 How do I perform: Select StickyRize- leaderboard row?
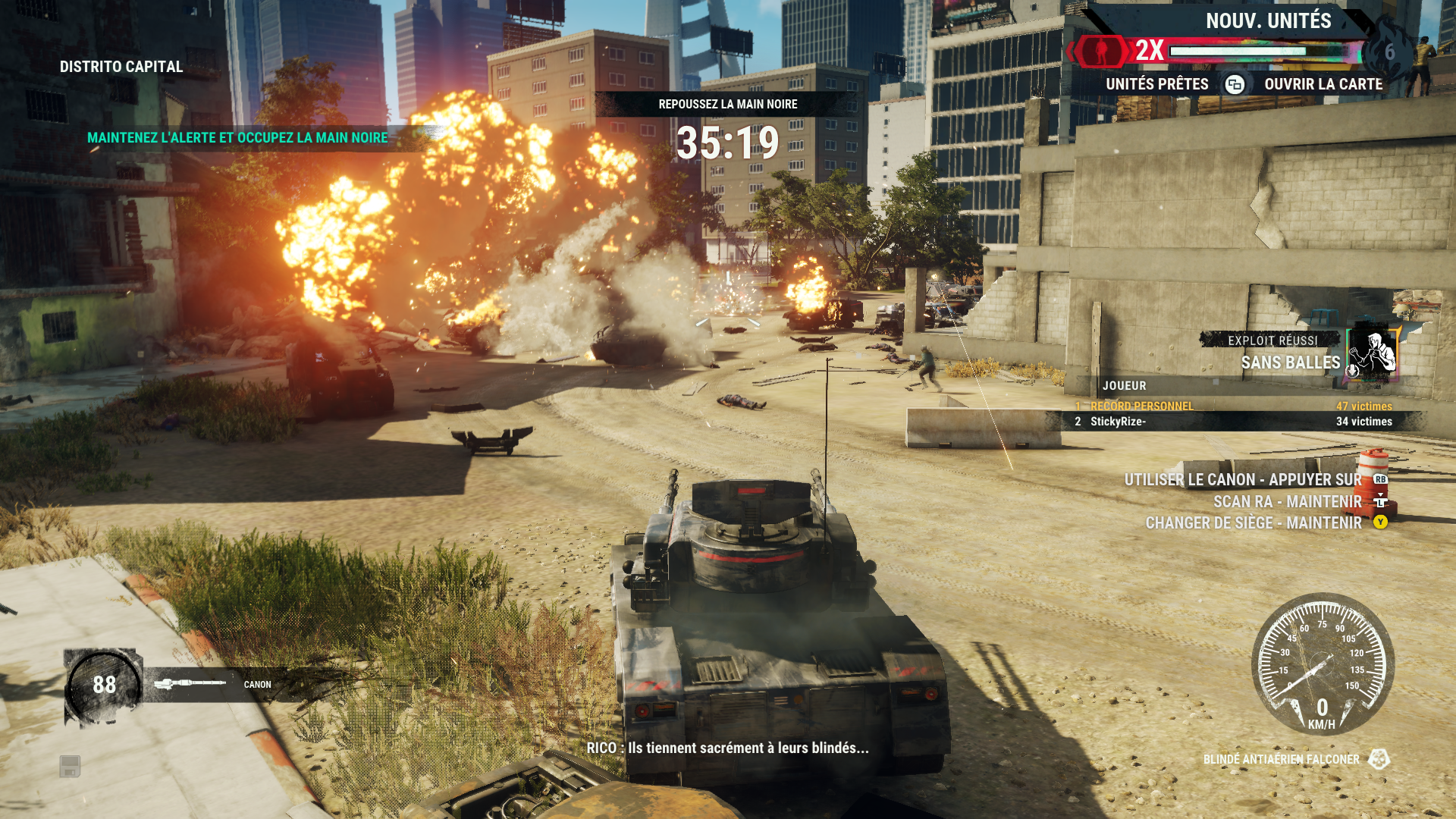point(1233,422)
